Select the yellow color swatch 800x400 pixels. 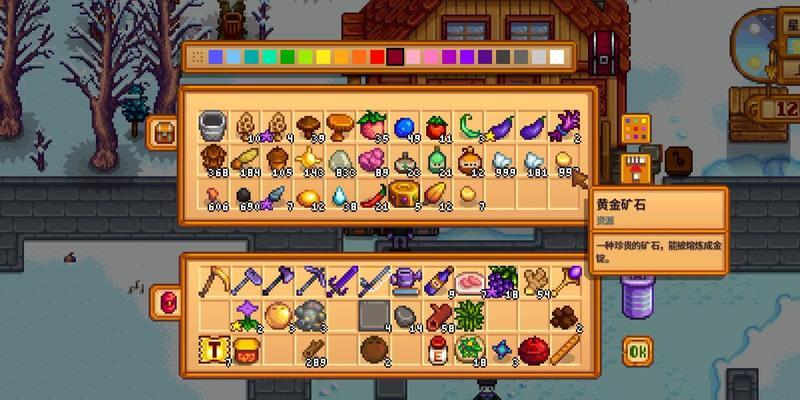click(x=323, y=57)
